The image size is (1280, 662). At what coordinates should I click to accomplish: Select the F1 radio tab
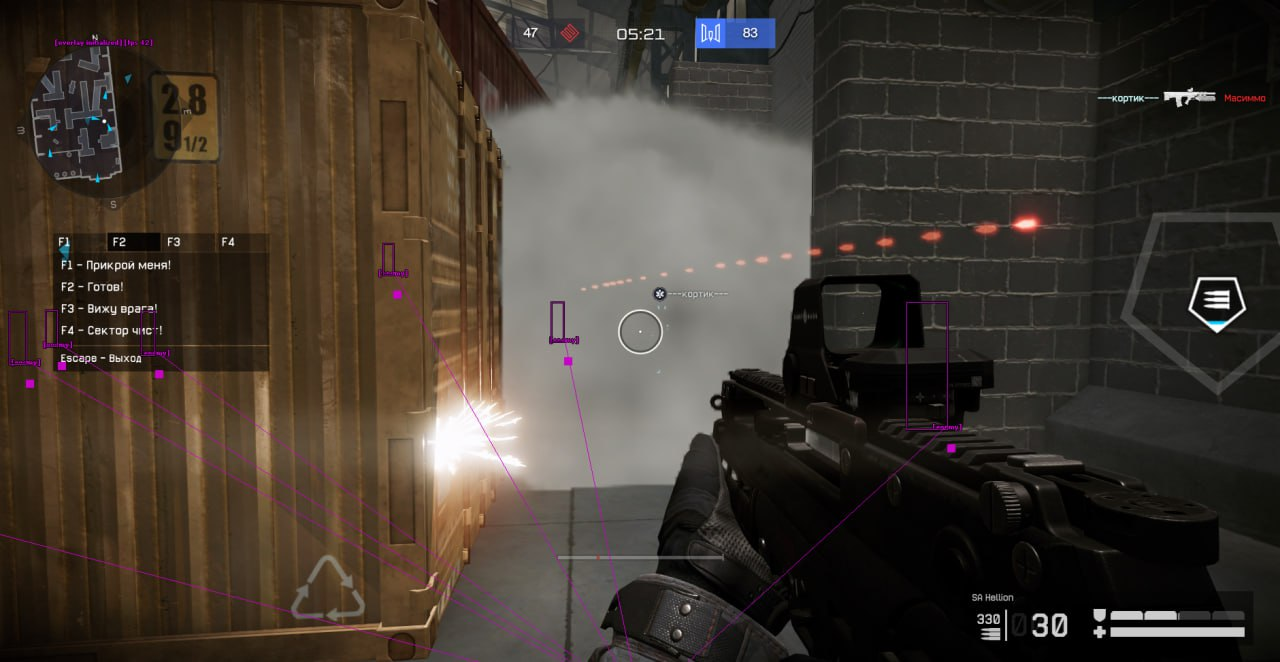[65, 242]
